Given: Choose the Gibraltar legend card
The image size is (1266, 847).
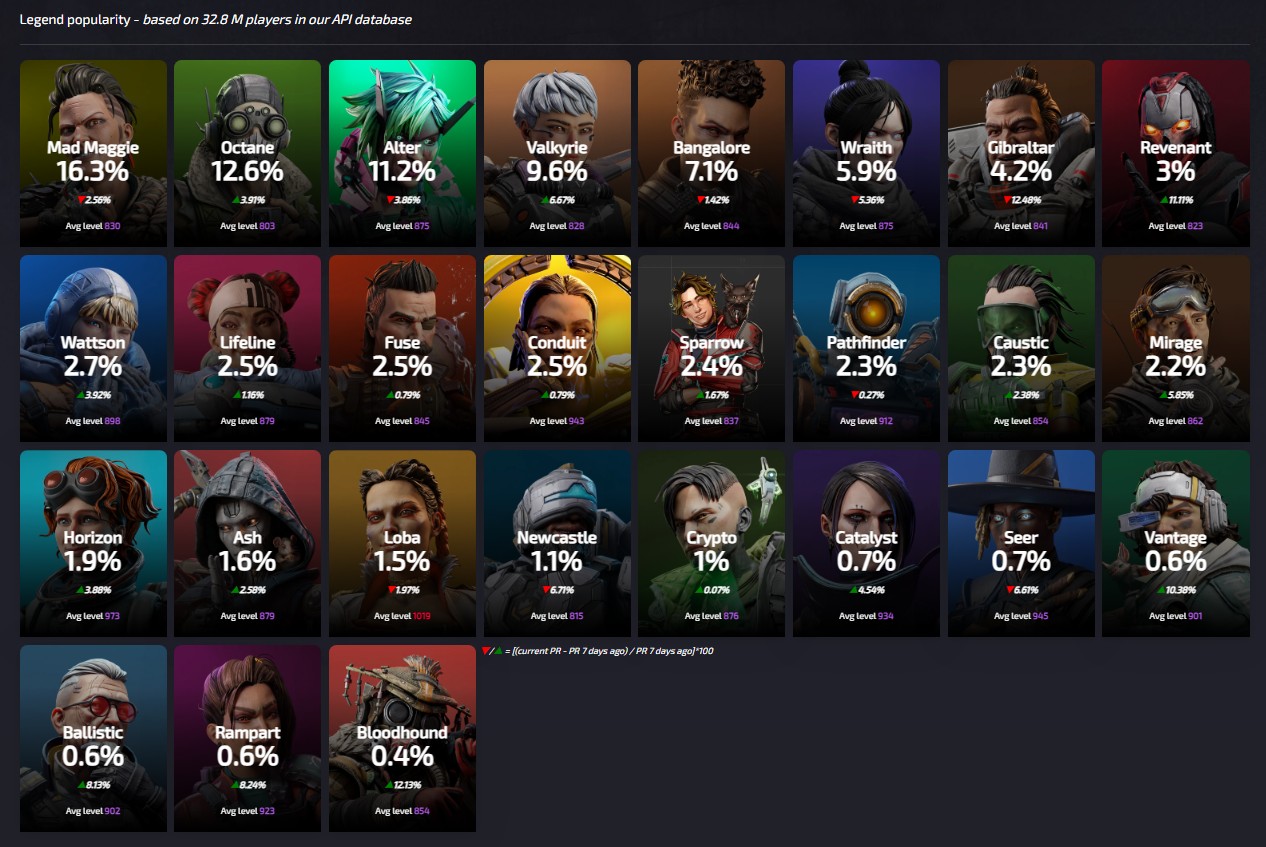Looking at the screenshot, I should pos(1021,153).
